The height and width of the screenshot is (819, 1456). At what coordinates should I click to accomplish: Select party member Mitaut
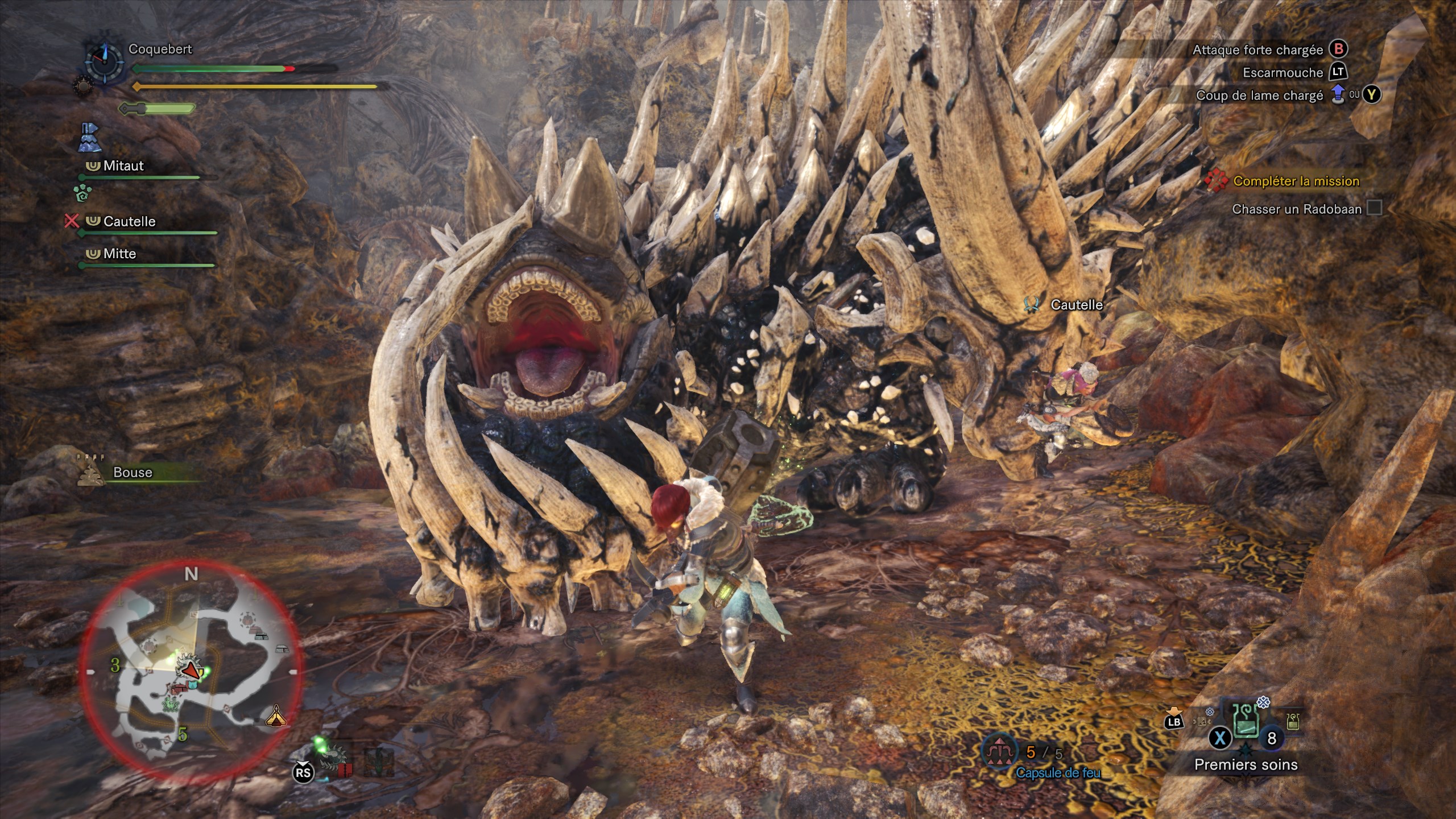pyautogui.click(x=123, y=166)
